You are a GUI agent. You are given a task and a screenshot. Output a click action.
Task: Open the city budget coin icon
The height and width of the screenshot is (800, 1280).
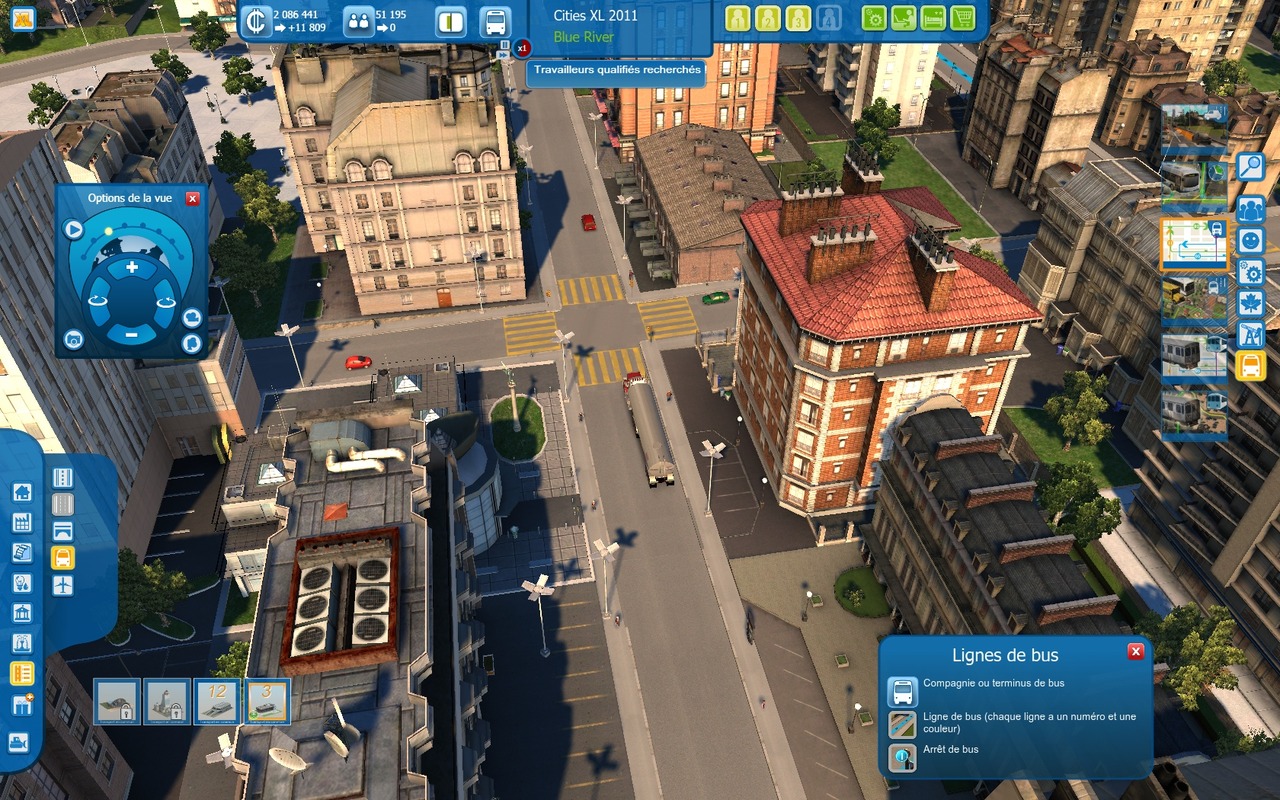256,21
